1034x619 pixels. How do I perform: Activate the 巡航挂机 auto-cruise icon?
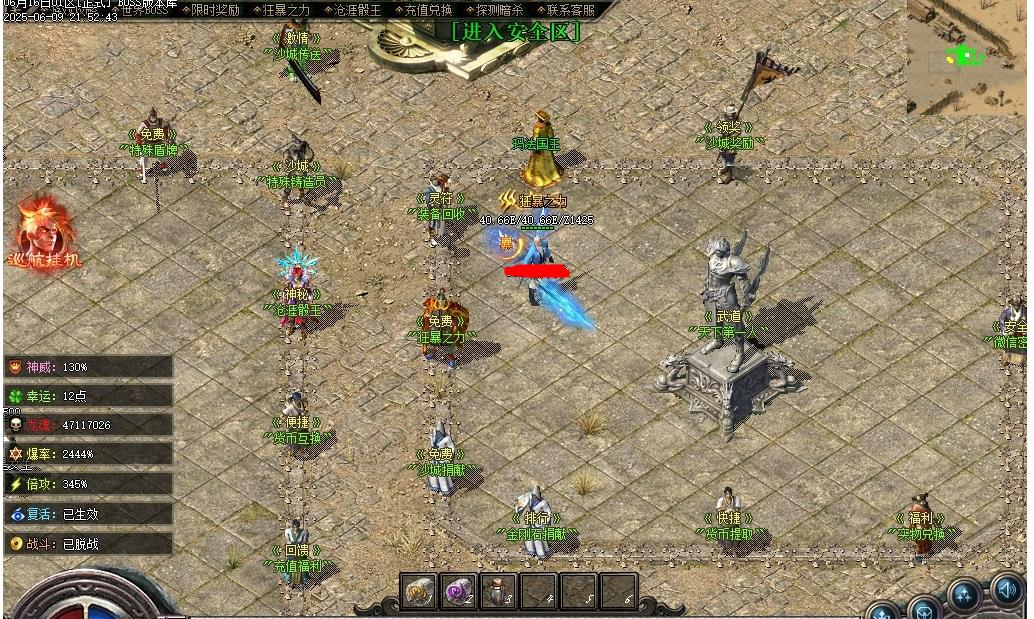46,232
